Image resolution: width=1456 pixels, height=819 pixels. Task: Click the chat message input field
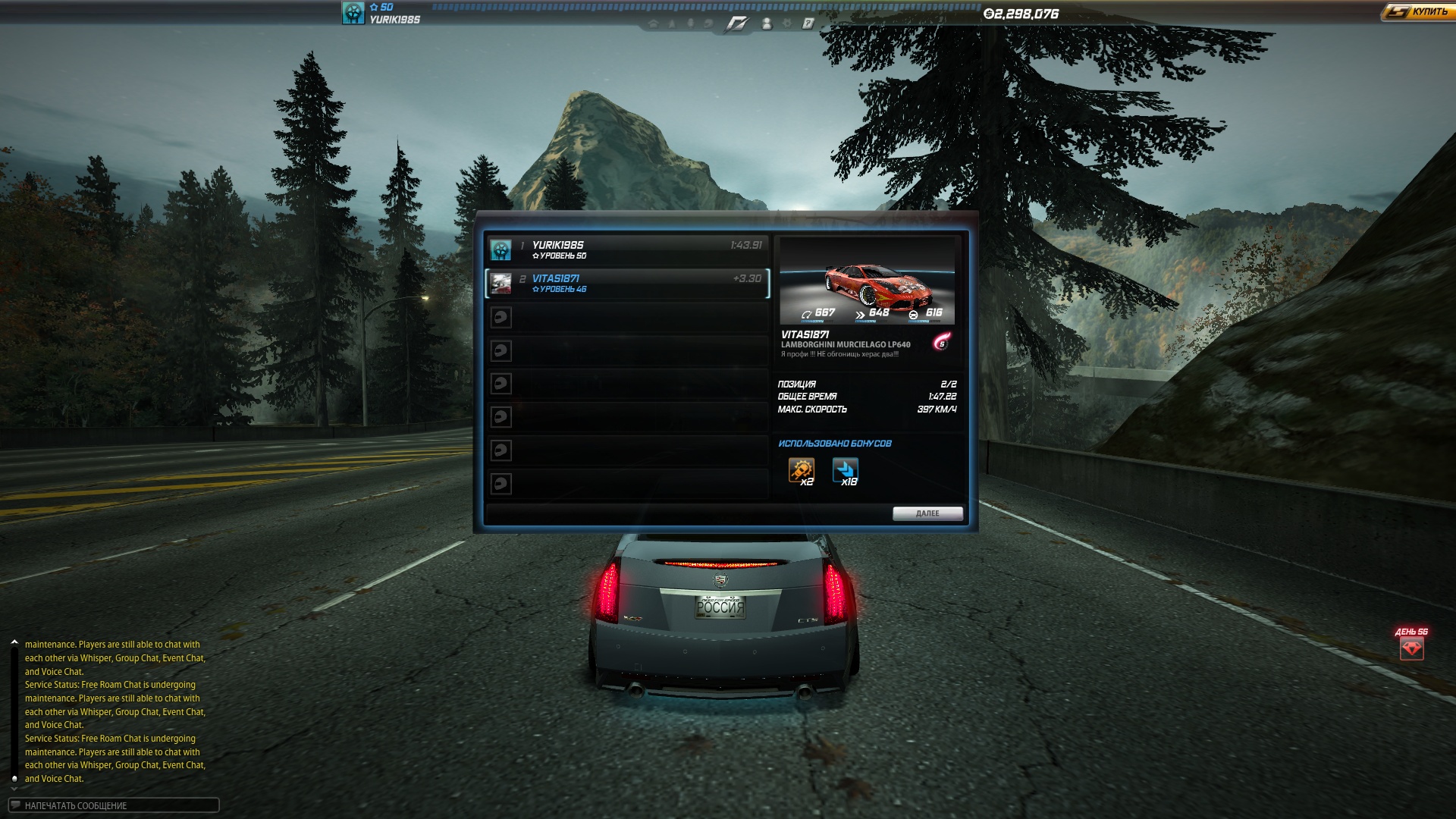coord(114,805)
